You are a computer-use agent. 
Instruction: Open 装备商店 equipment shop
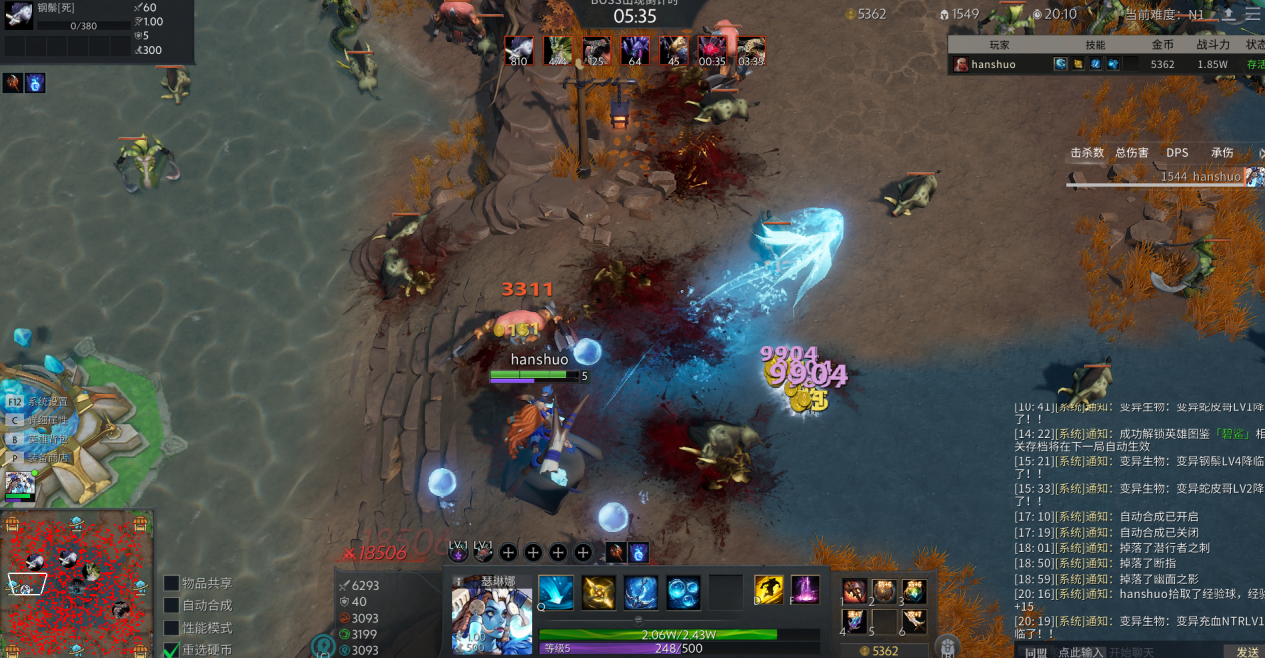point(40,458)
